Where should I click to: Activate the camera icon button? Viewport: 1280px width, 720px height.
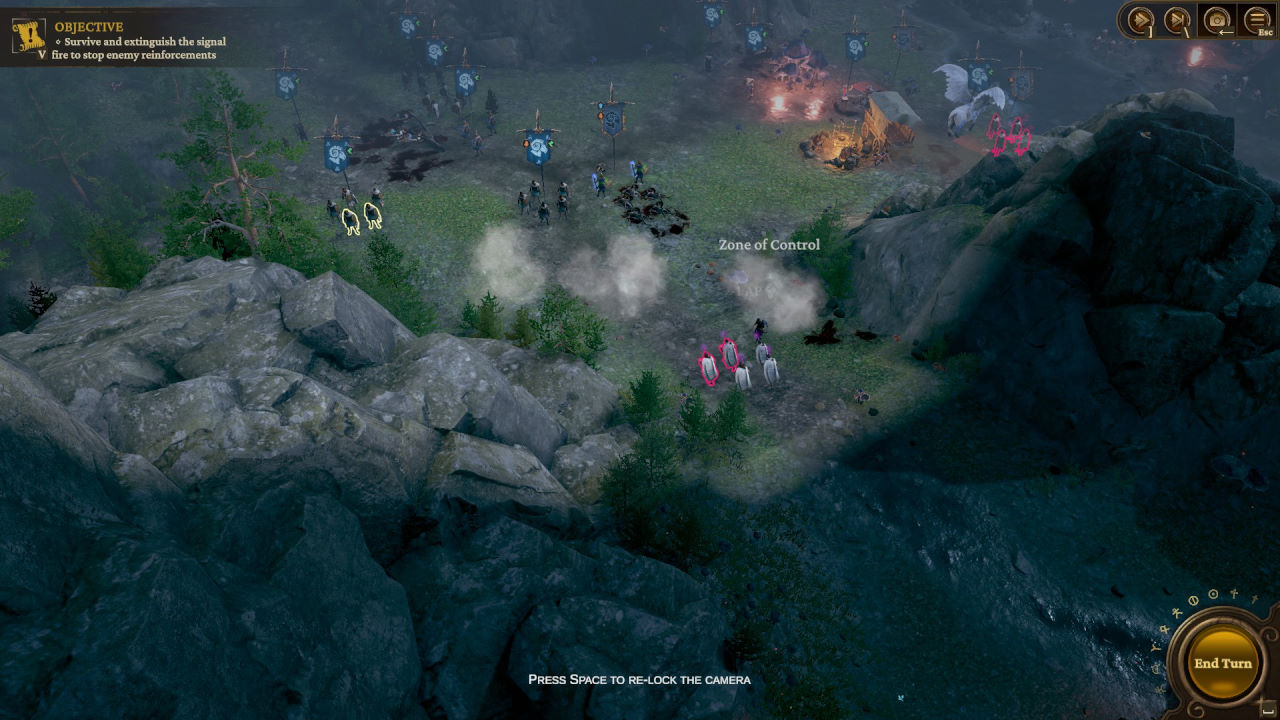click(x=1217, y=19)
